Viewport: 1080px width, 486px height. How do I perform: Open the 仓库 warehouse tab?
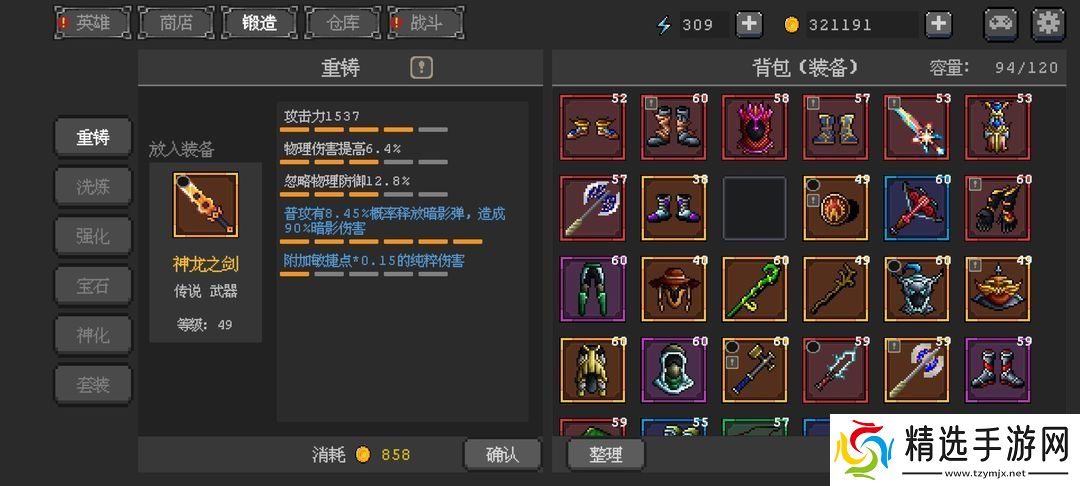pyautogui.click(x=342, y=23)
